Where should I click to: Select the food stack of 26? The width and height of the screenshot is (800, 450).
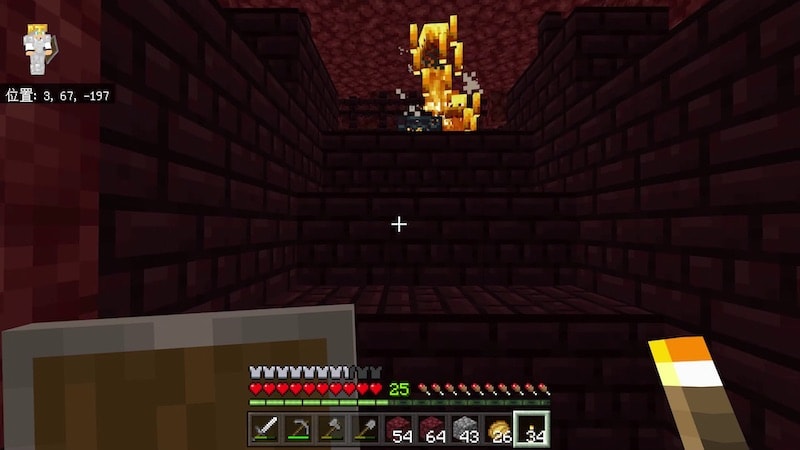point(498,429)
